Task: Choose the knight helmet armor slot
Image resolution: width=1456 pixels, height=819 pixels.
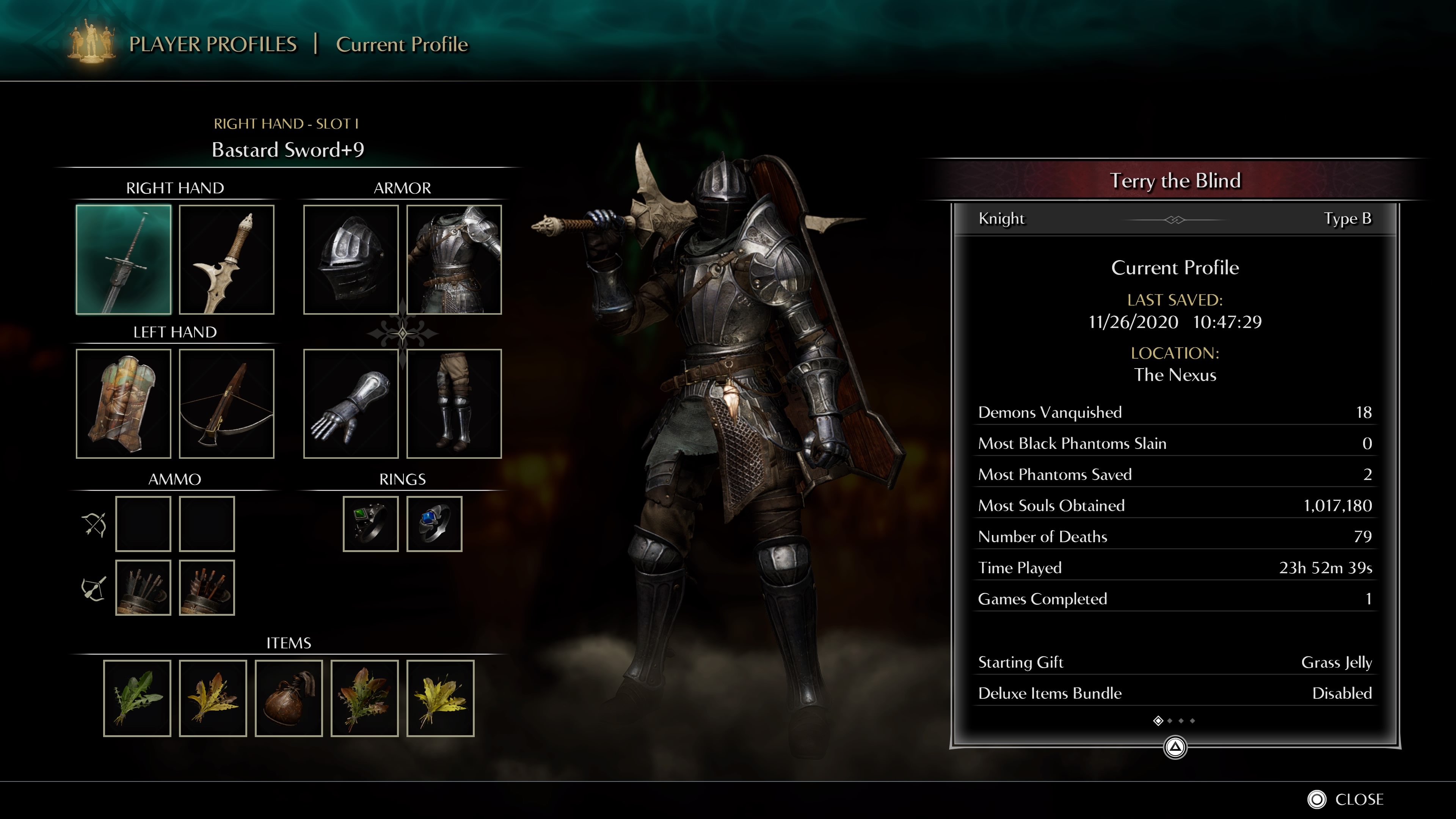Action: 350,259
